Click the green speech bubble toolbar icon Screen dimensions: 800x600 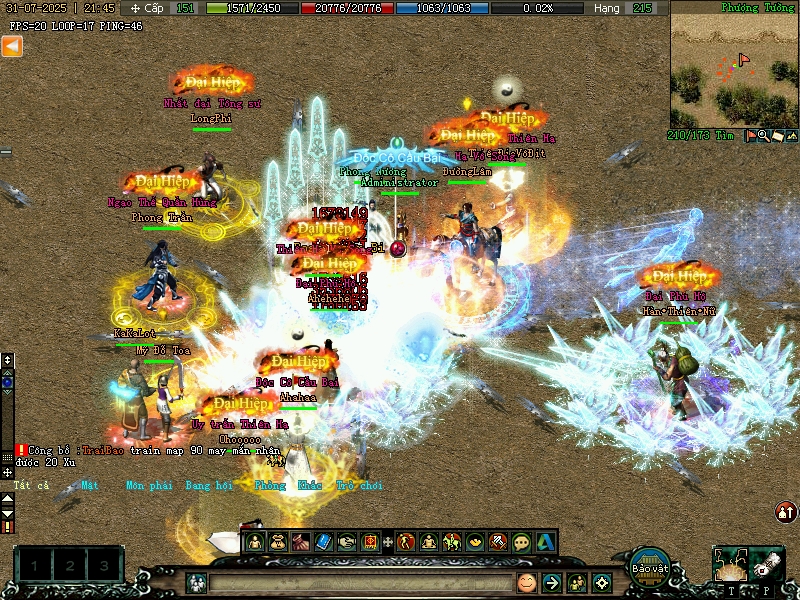point(521,542)
